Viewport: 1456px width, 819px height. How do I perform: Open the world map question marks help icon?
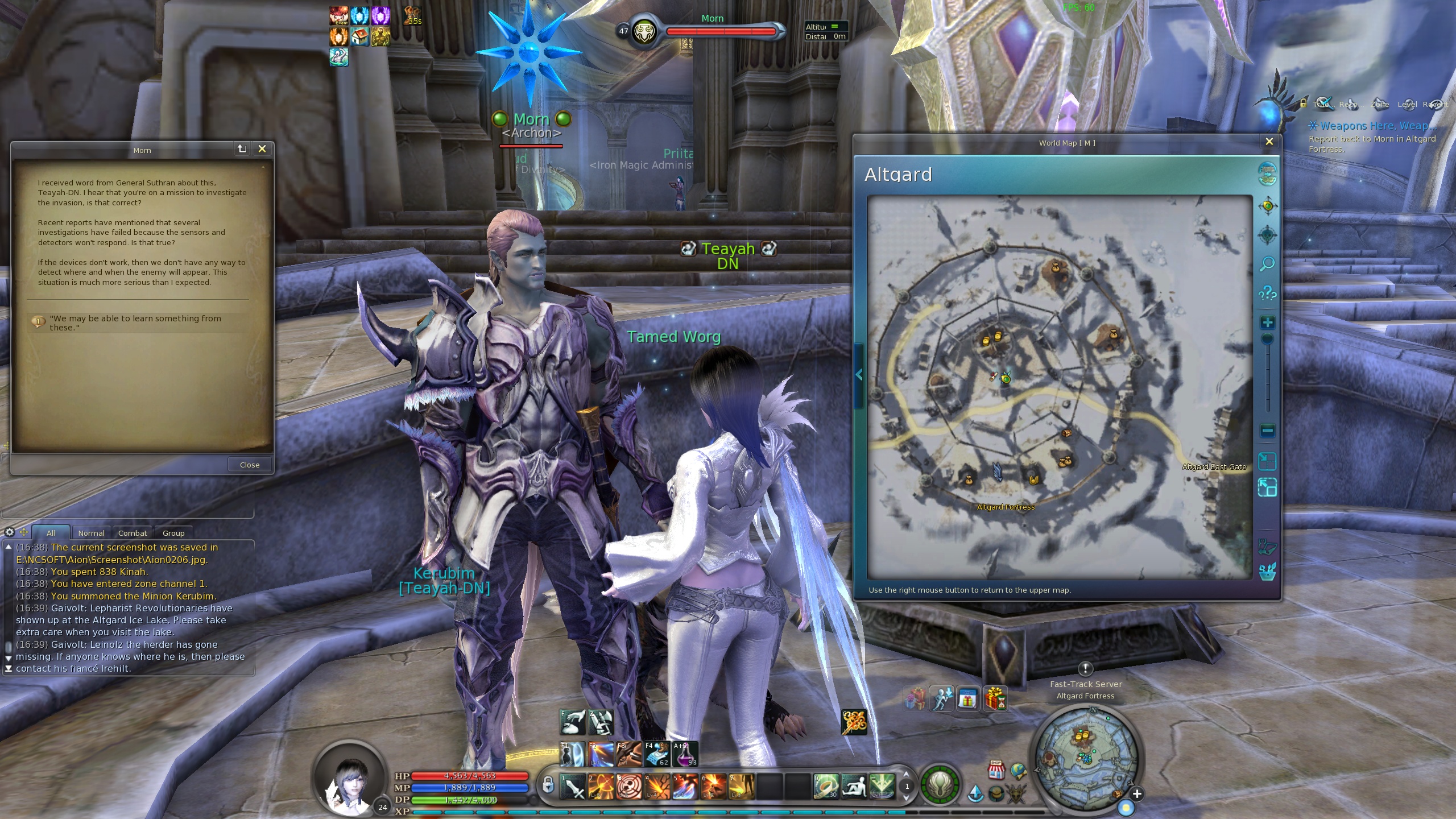click(1267, 293)
